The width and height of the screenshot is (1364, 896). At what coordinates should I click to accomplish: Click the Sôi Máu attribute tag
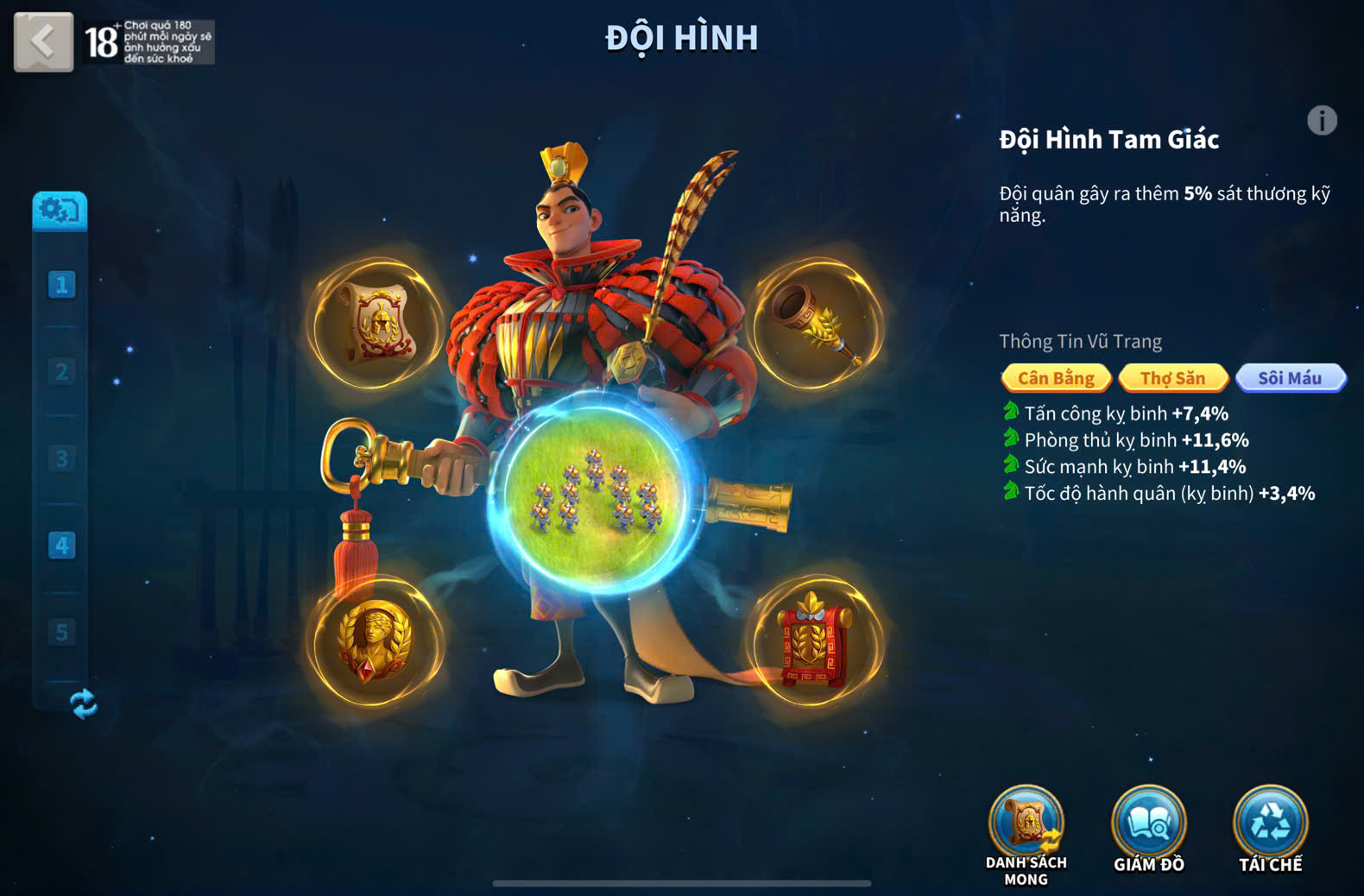click(x=1290, y=378)
